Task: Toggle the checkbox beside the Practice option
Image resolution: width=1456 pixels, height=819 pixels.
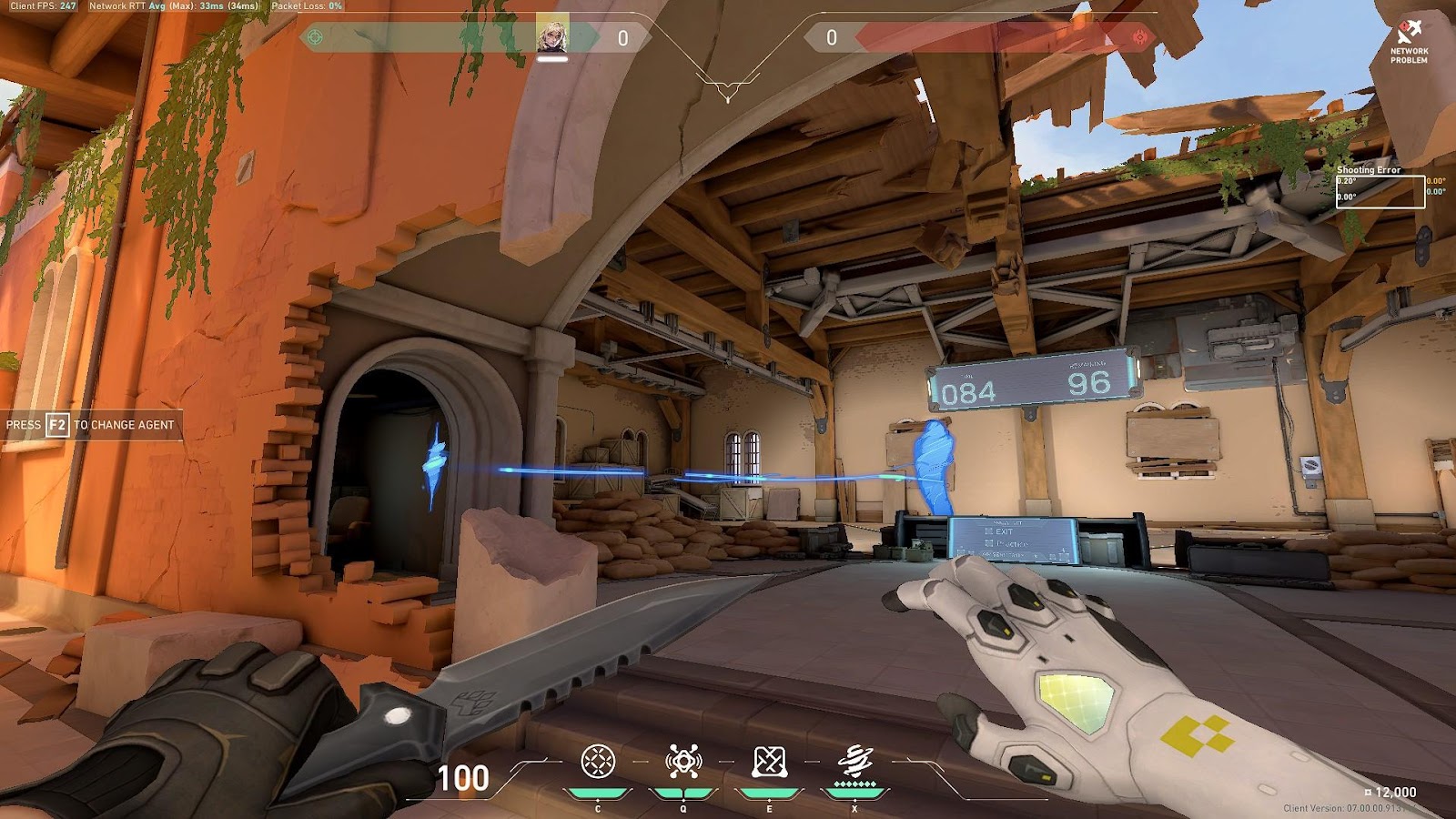Action: coord(989,543)
